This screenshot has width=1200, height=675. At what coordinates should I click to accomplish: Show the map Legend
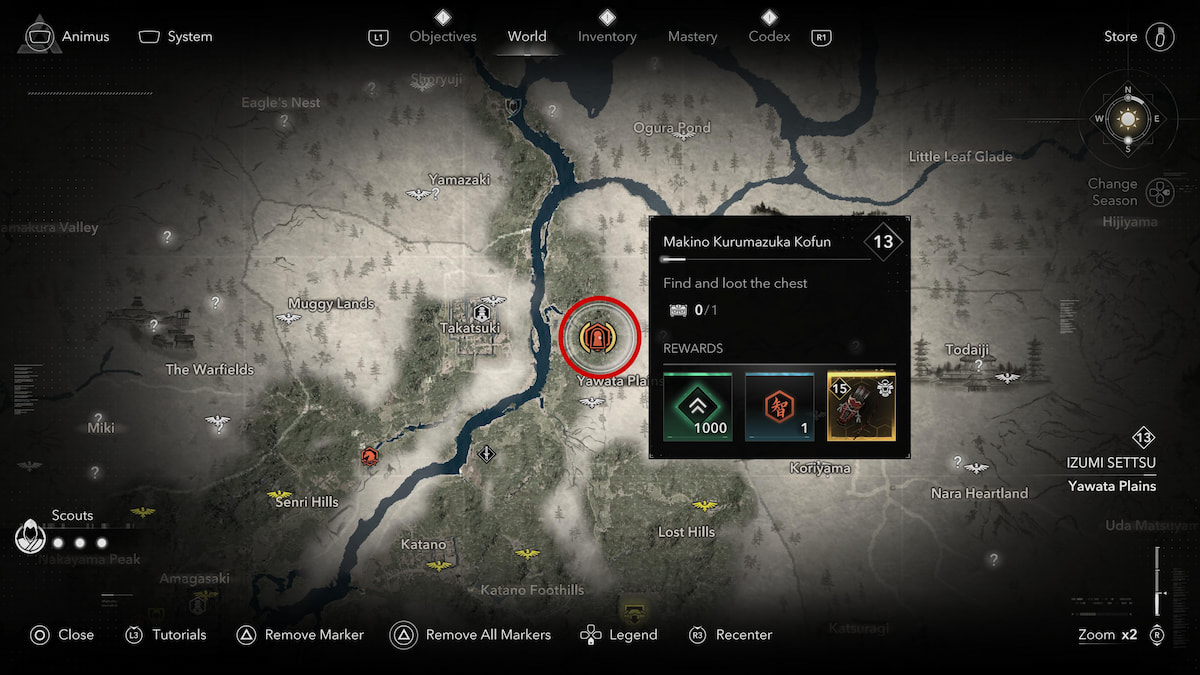[619, 635]
